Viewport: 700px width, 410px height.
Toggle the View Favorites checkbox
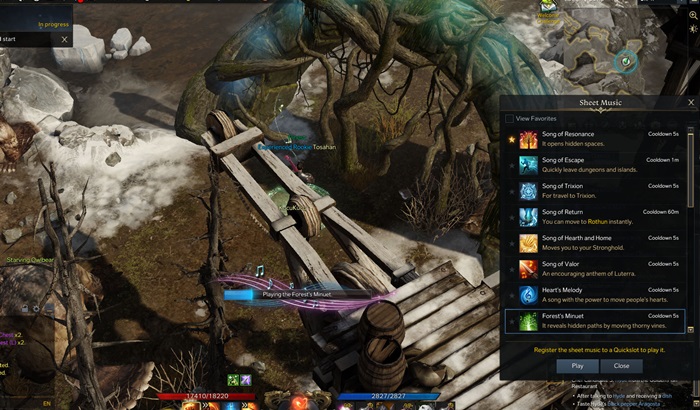[x=510, y=118]
